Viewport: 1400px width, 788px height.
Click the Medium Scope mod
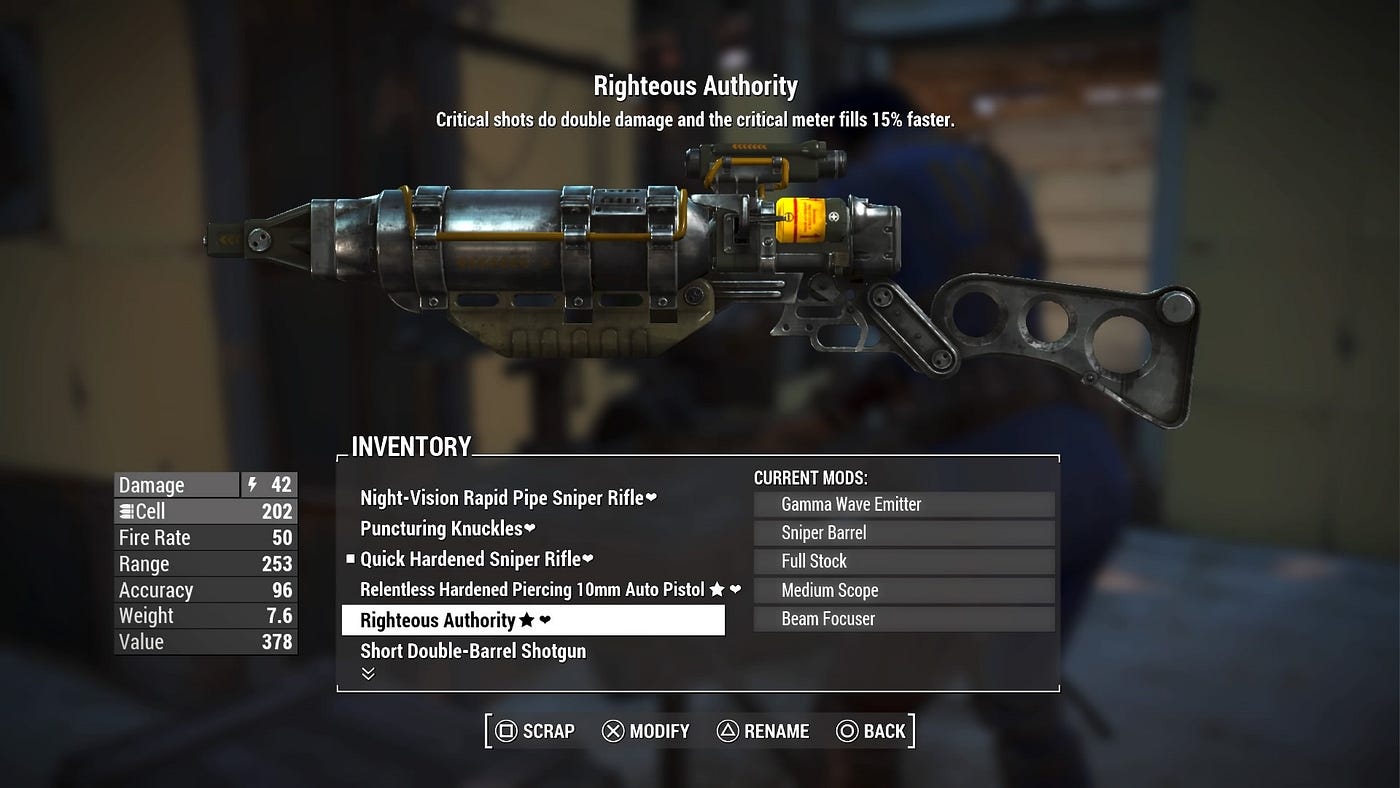click(x=904, y=590)
